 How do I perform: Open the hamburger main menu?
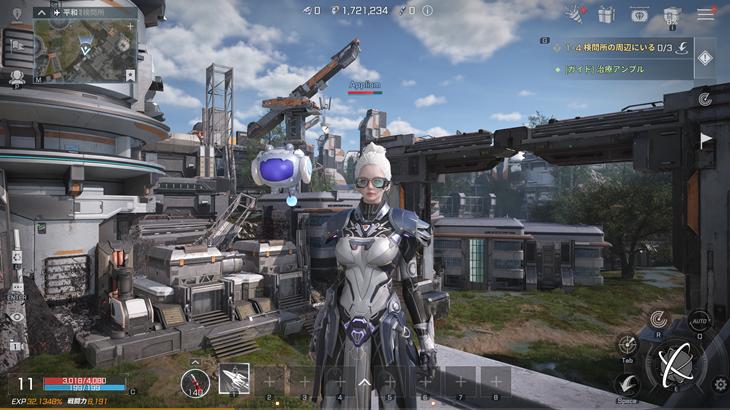click(x=706, y=14)
